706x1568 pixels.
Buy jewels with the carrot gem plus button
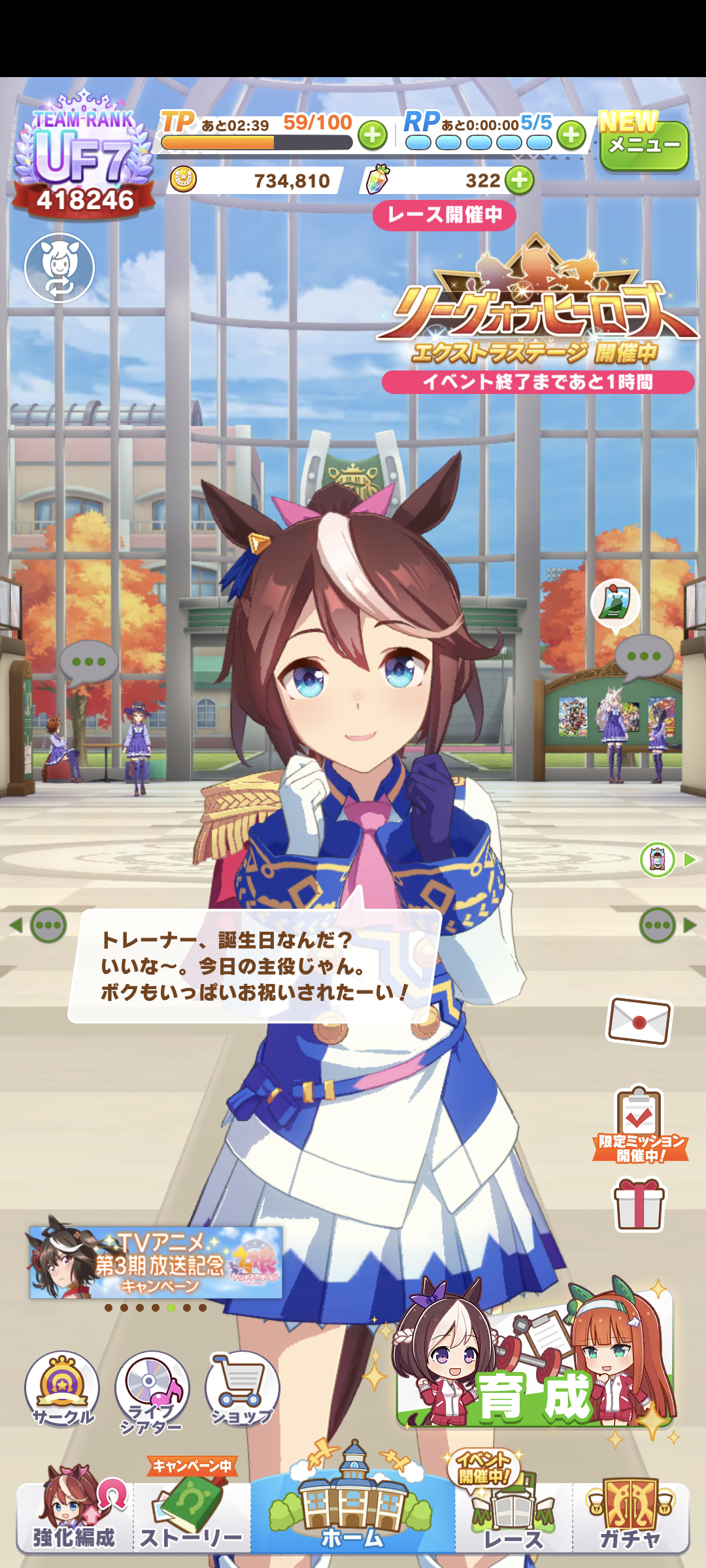pos(520,180)
